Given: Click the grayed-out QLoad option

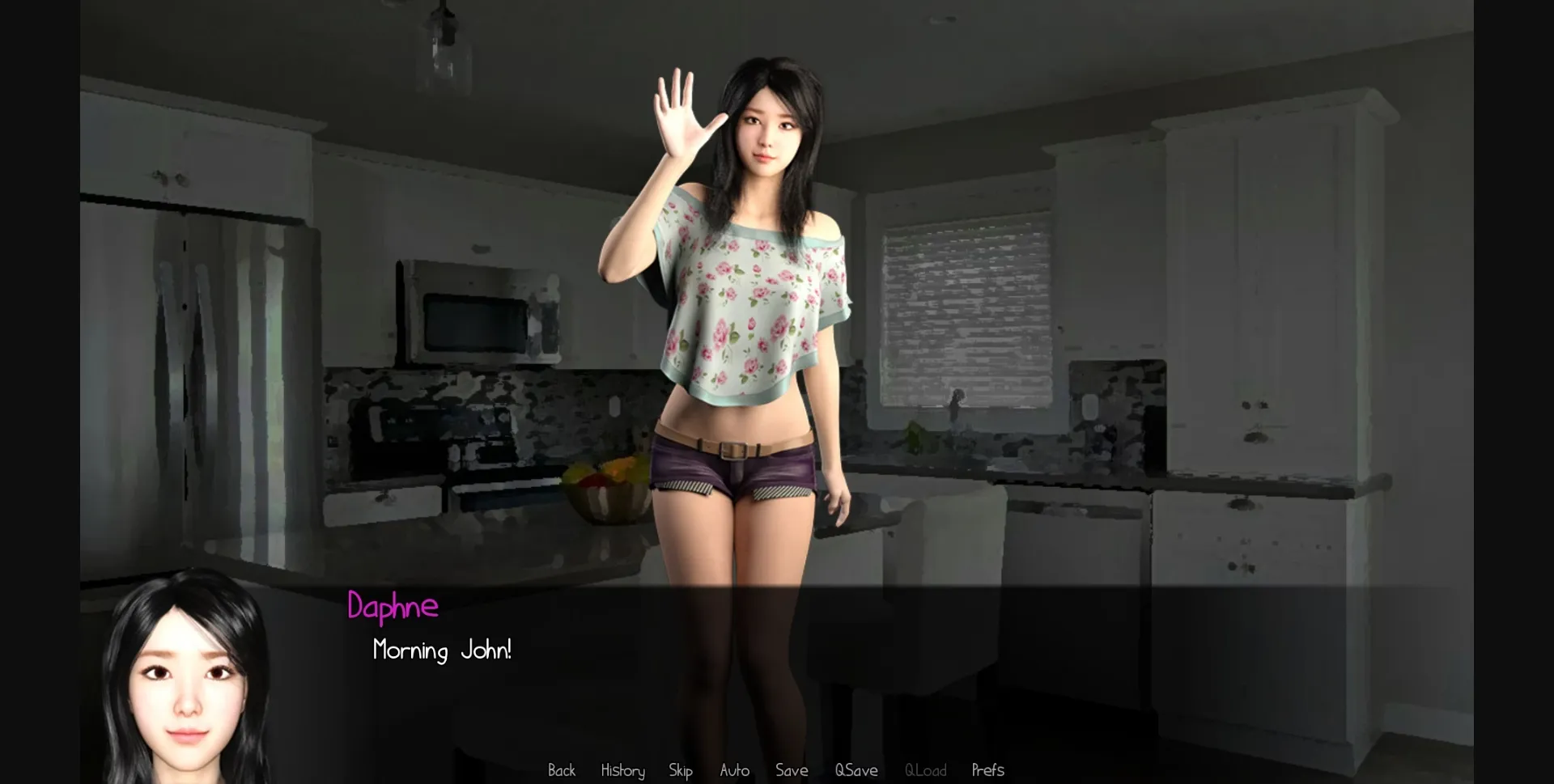Looking at the screenshot, I should coord(925,770).
